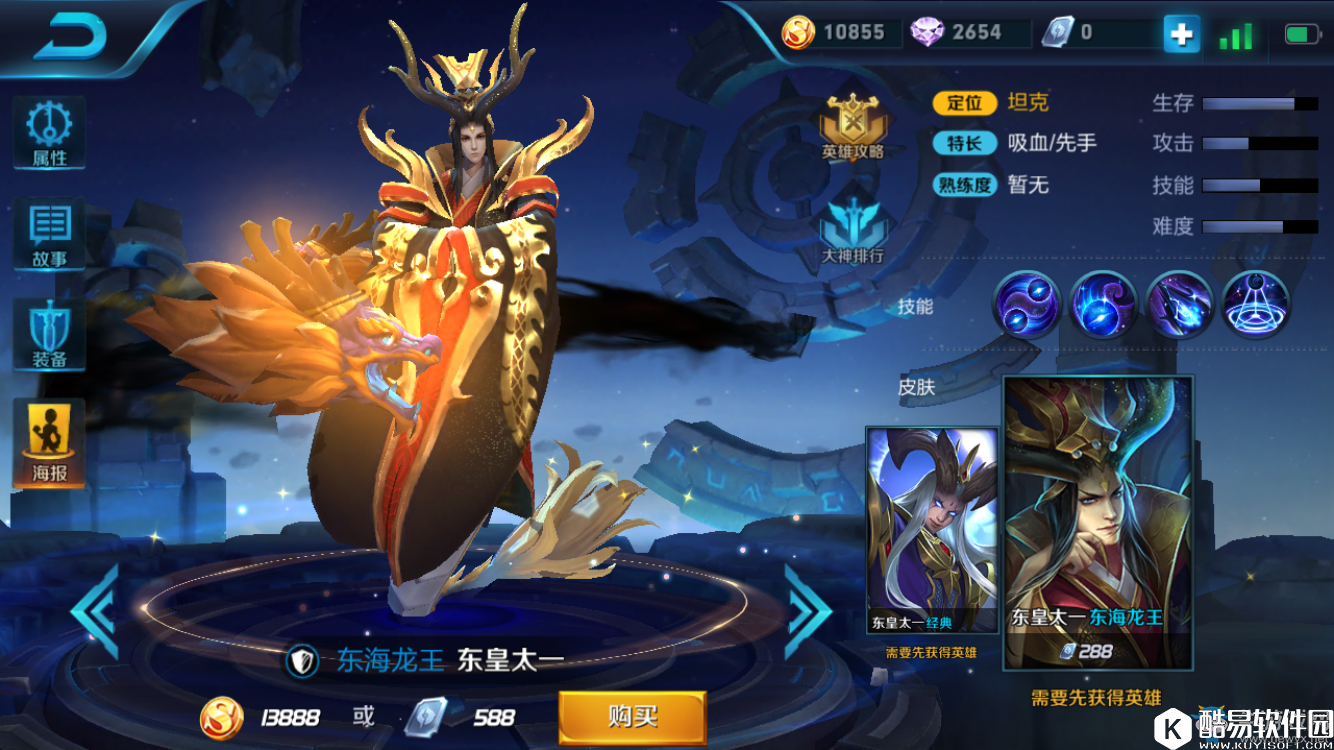Select the glowing circle ultimate skill icon

[1256, 304]
